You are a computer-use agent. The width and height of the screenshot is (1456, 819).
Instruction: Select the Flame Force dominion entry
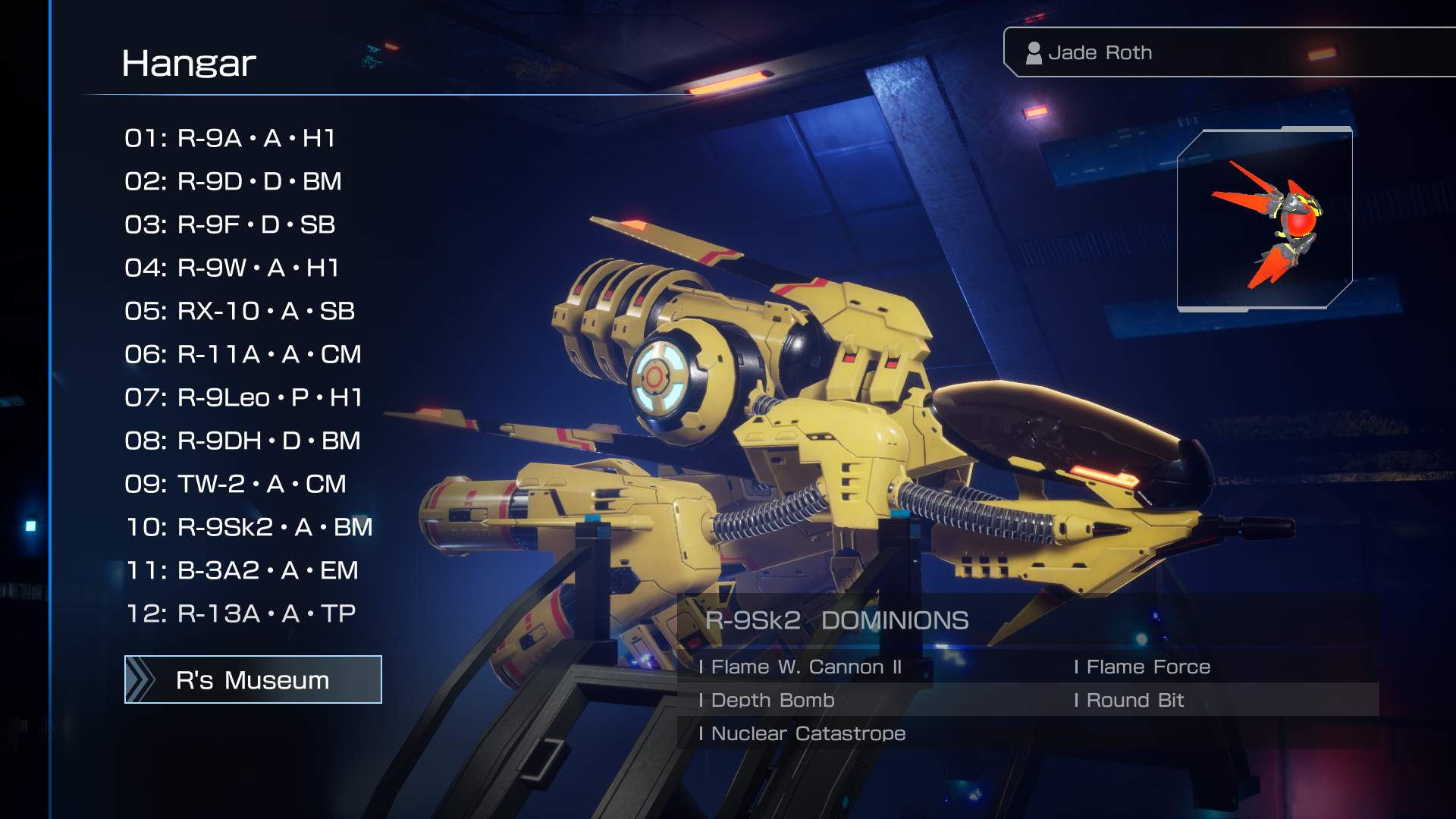(x=1141, y=667)
